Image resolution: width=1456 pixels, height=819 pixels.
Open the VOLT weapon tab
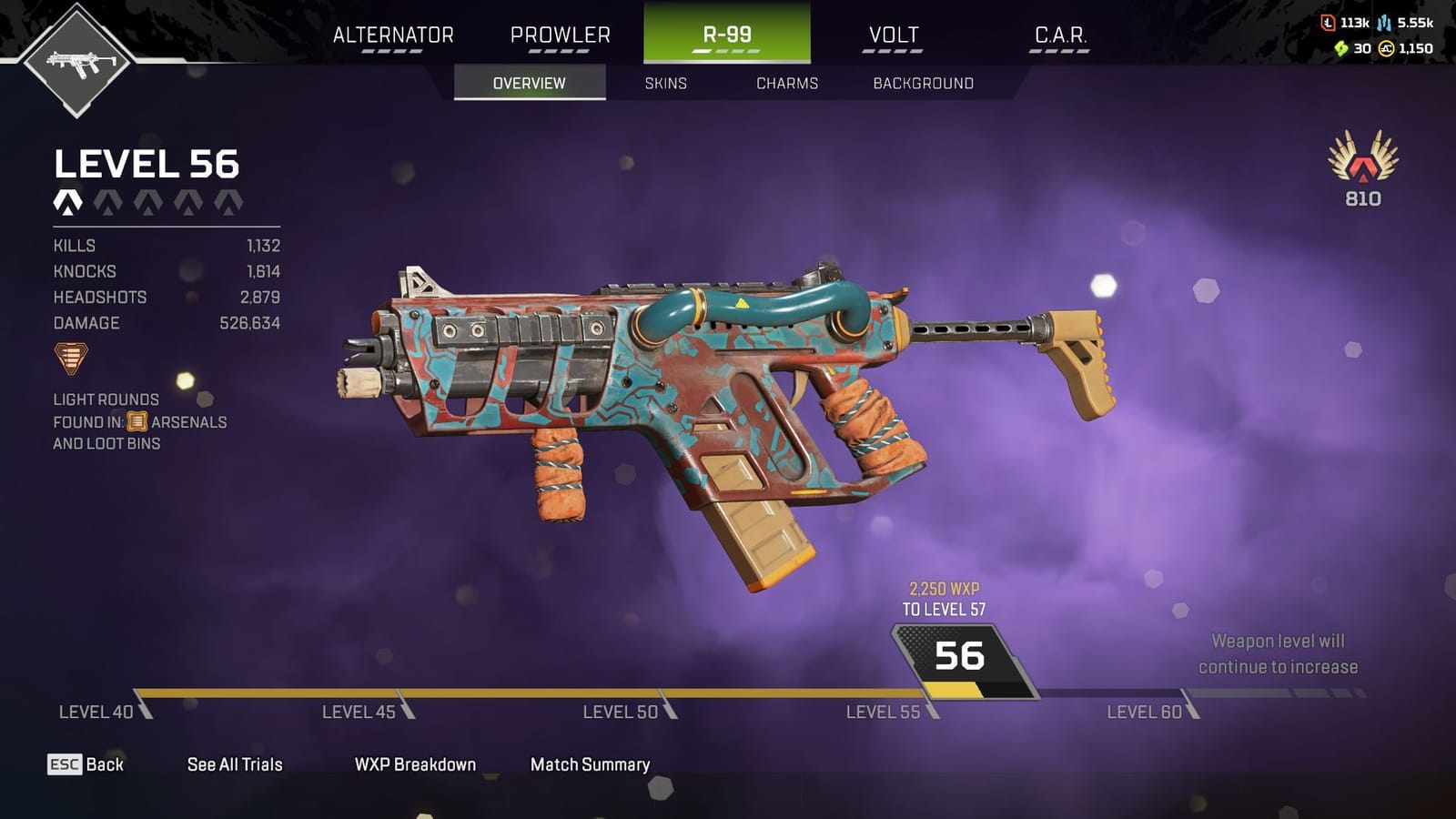893,35
